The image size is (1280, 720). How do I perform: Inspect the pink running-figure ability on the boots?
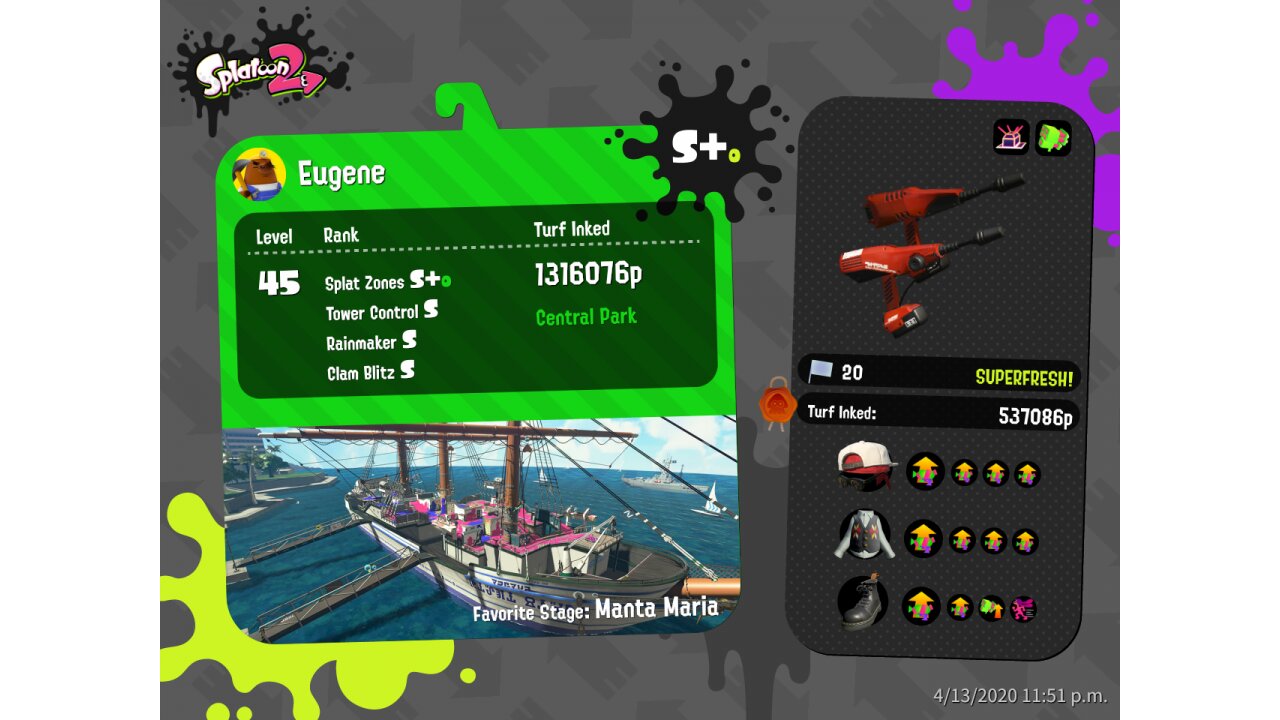coord(1023,608)
